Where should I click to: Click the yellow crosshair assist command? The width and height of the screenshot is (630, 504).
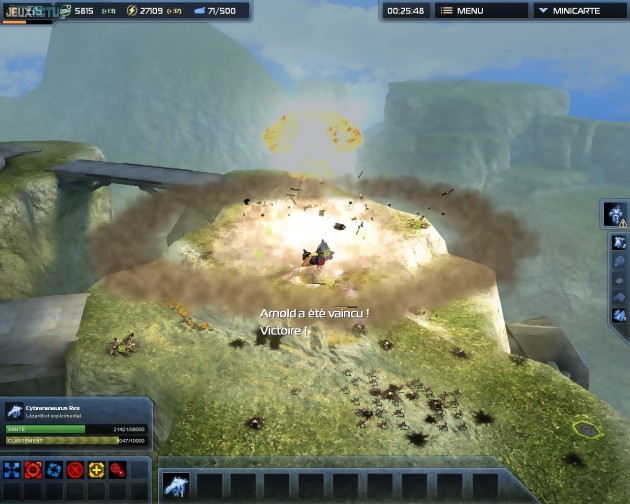(96, 470)
